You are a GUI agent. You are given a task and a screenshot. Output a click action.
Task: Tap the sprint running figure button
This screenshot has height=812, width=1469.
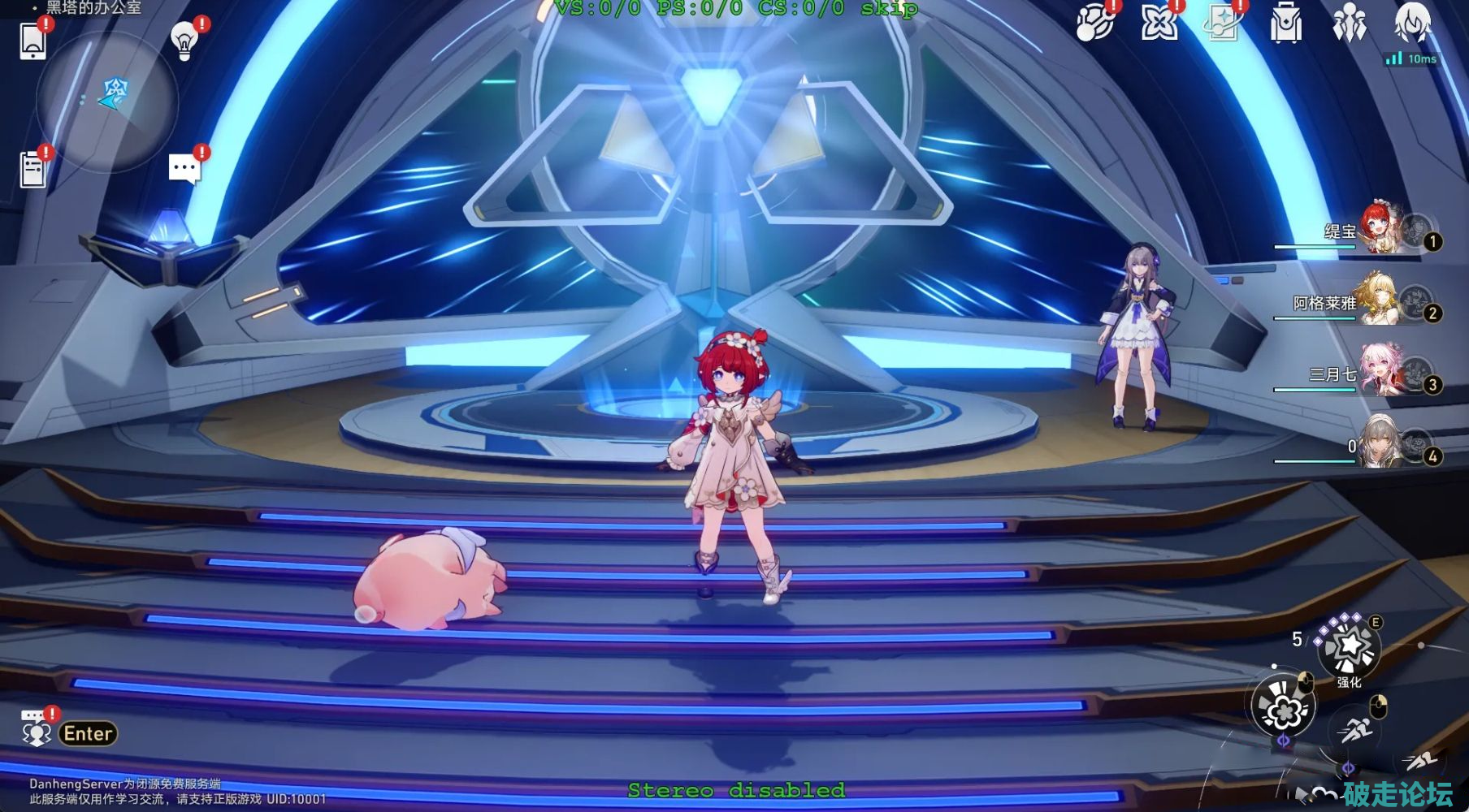1354,730
